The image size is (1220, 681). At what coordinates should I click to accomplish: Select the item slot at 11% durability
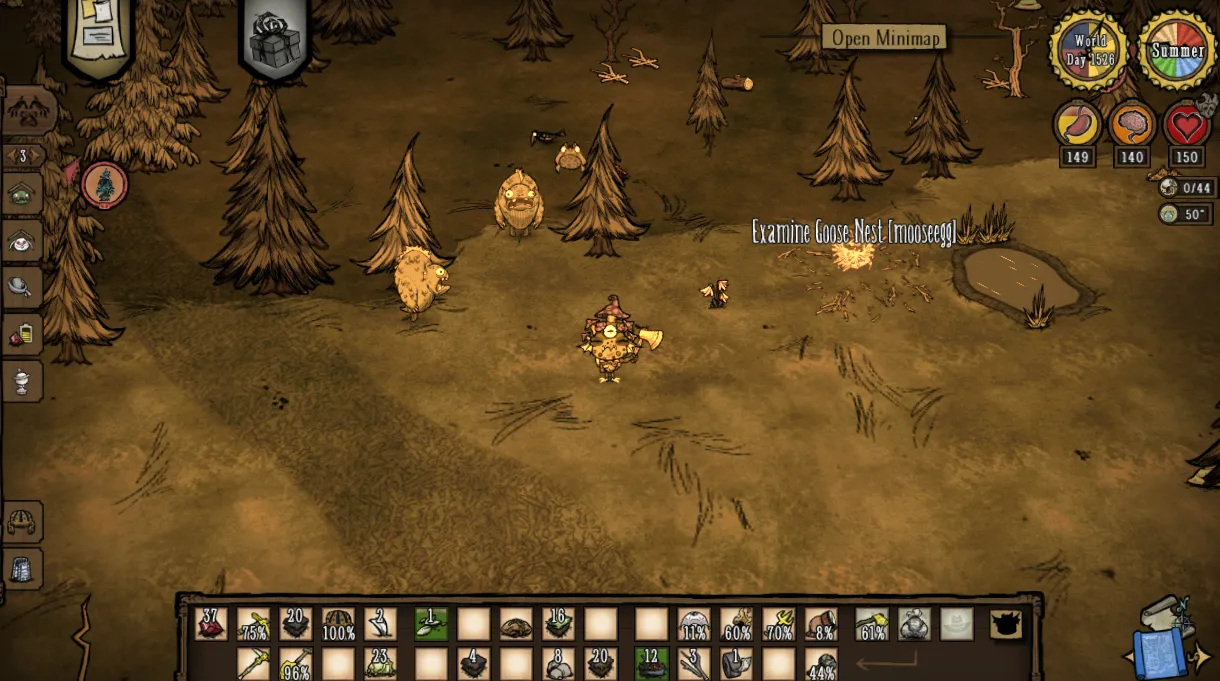694,624
